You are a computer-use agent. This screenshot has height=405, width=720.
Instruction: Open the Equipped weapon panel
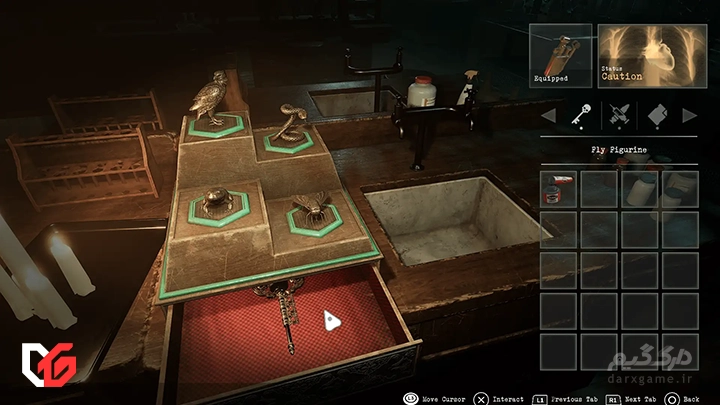coord(560,55)
